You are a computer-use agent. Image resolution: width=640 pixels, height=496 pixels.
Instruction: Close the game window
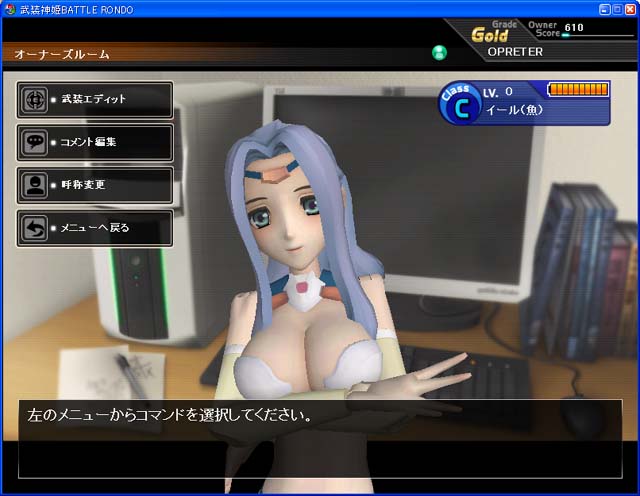coord(631,8)
